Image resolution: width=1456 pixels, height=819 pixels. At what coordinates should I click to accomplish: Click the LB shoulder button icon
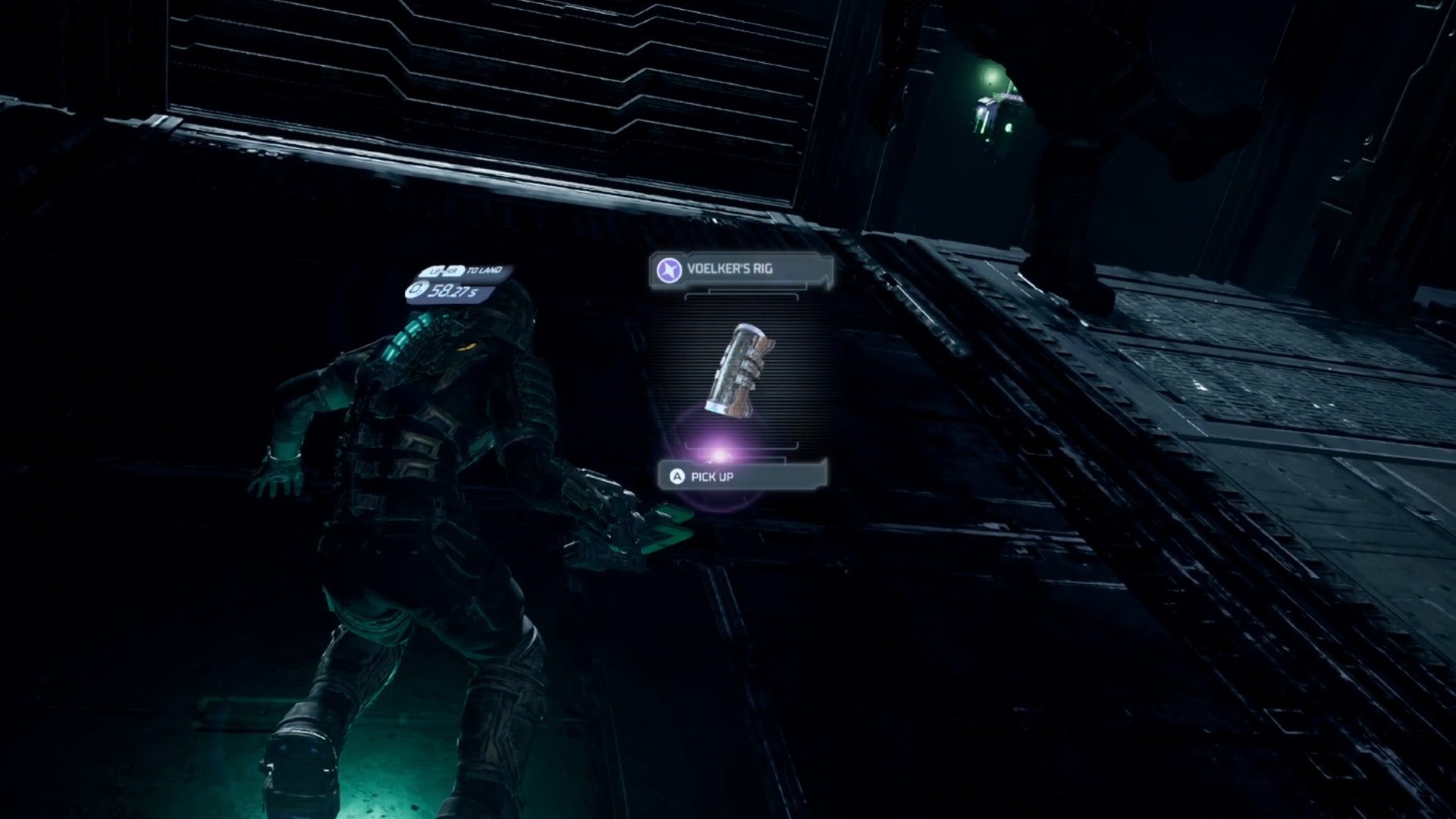pyautogui.click(x=435, y=271)
